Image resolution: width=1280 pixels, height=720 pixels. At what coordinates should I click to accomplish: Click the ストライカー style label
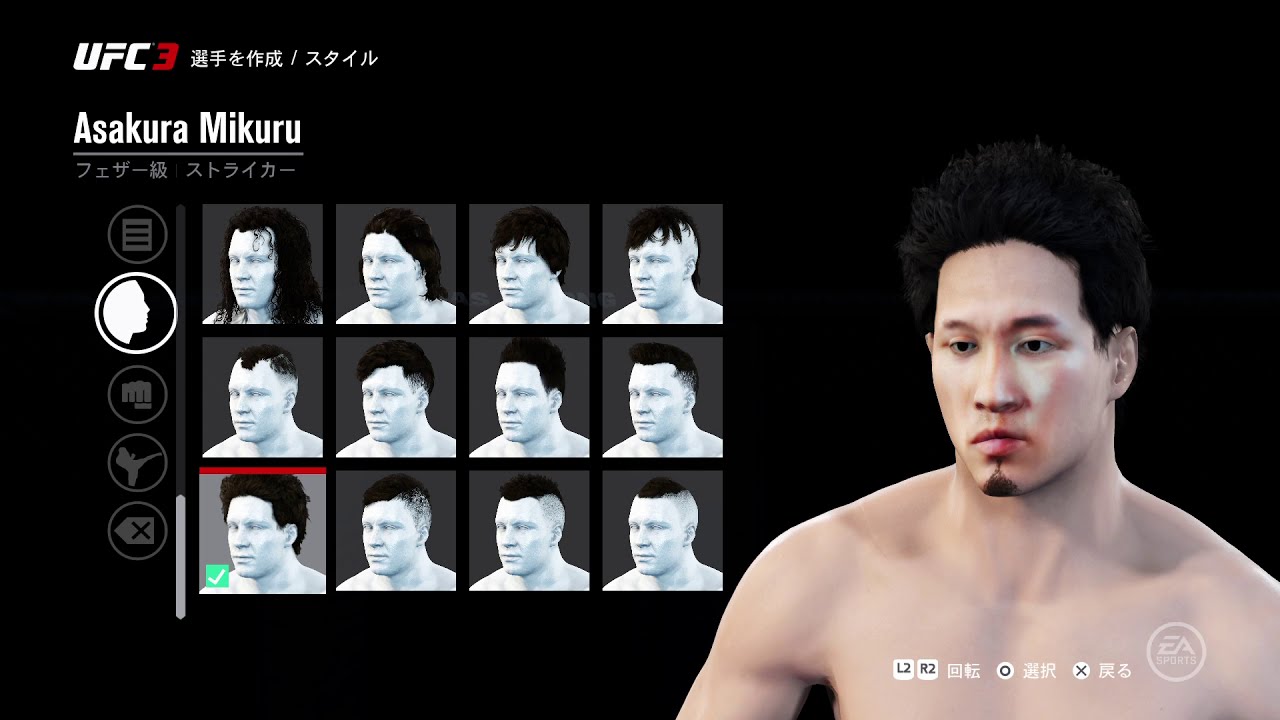tap(240, 170)
